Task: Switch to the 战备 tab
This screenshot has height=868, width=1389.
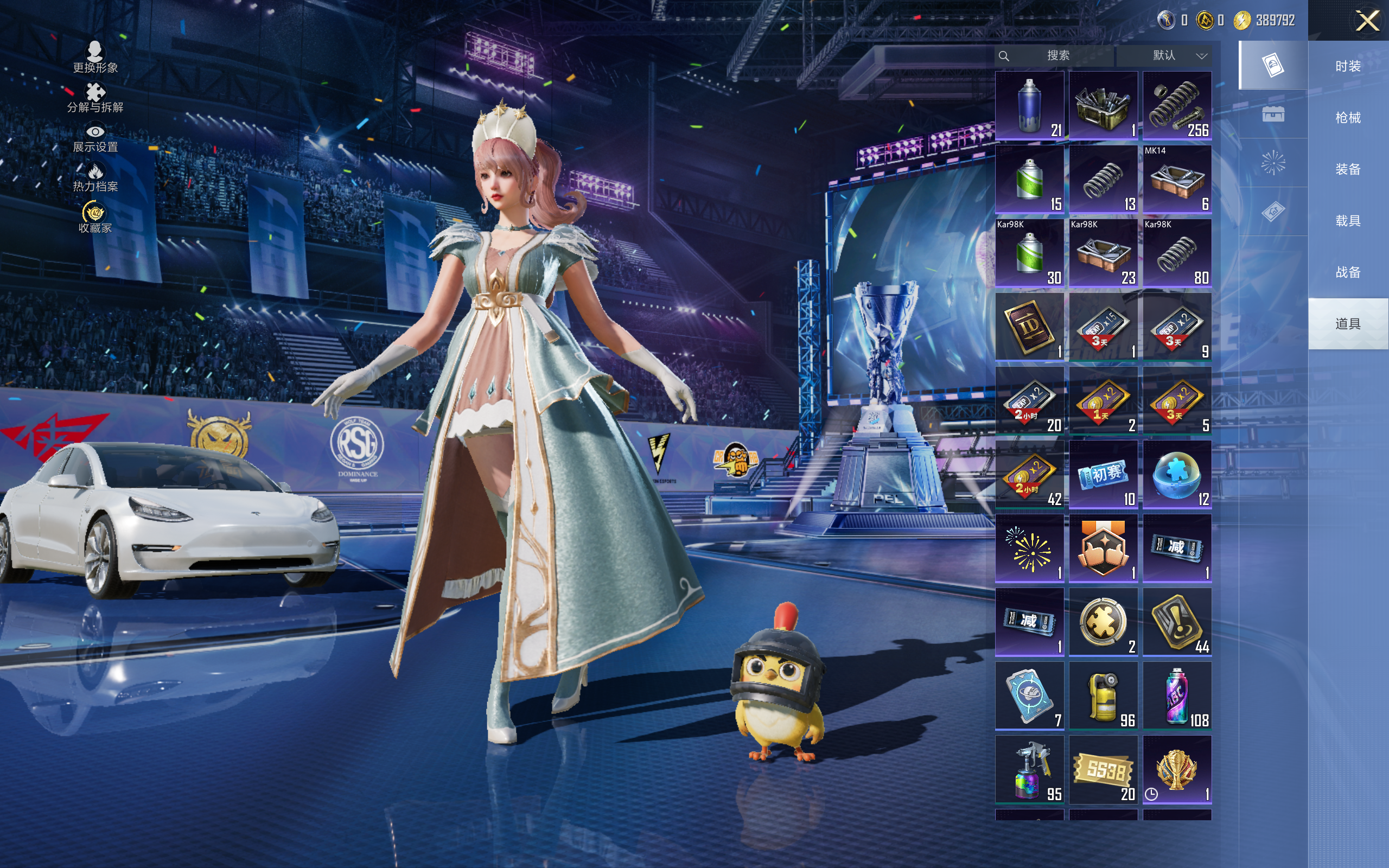Action: (1347, 272)
